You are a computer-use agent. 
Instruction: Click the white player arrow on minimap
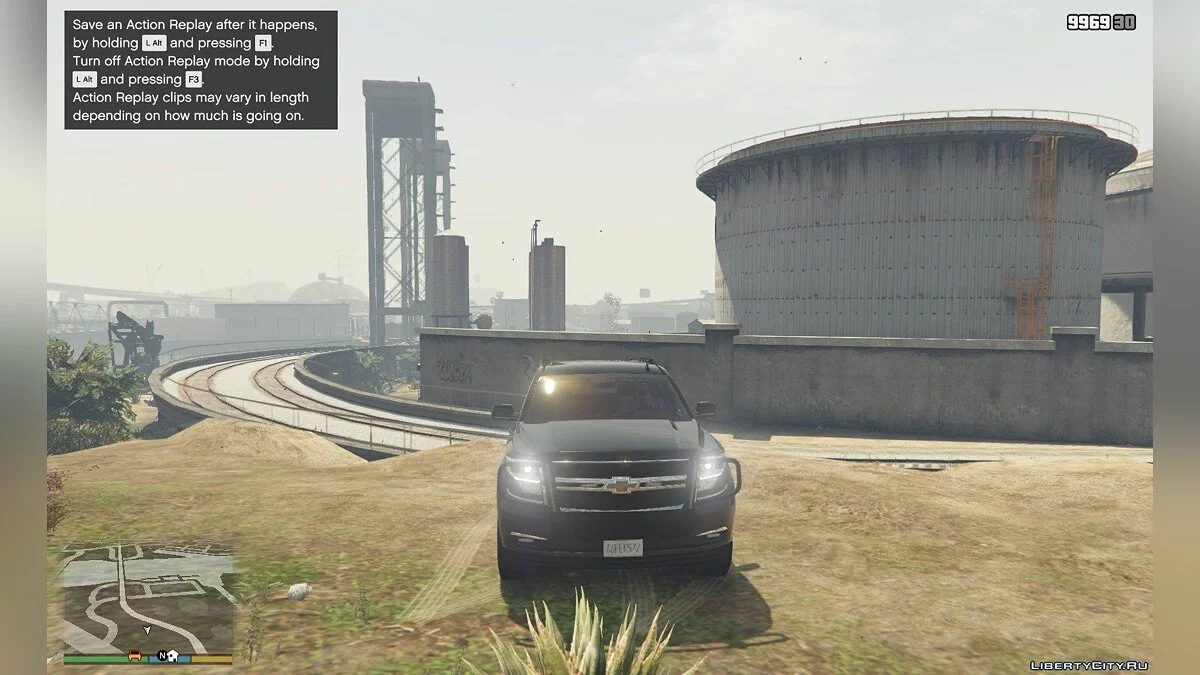(x=148, y=631)
